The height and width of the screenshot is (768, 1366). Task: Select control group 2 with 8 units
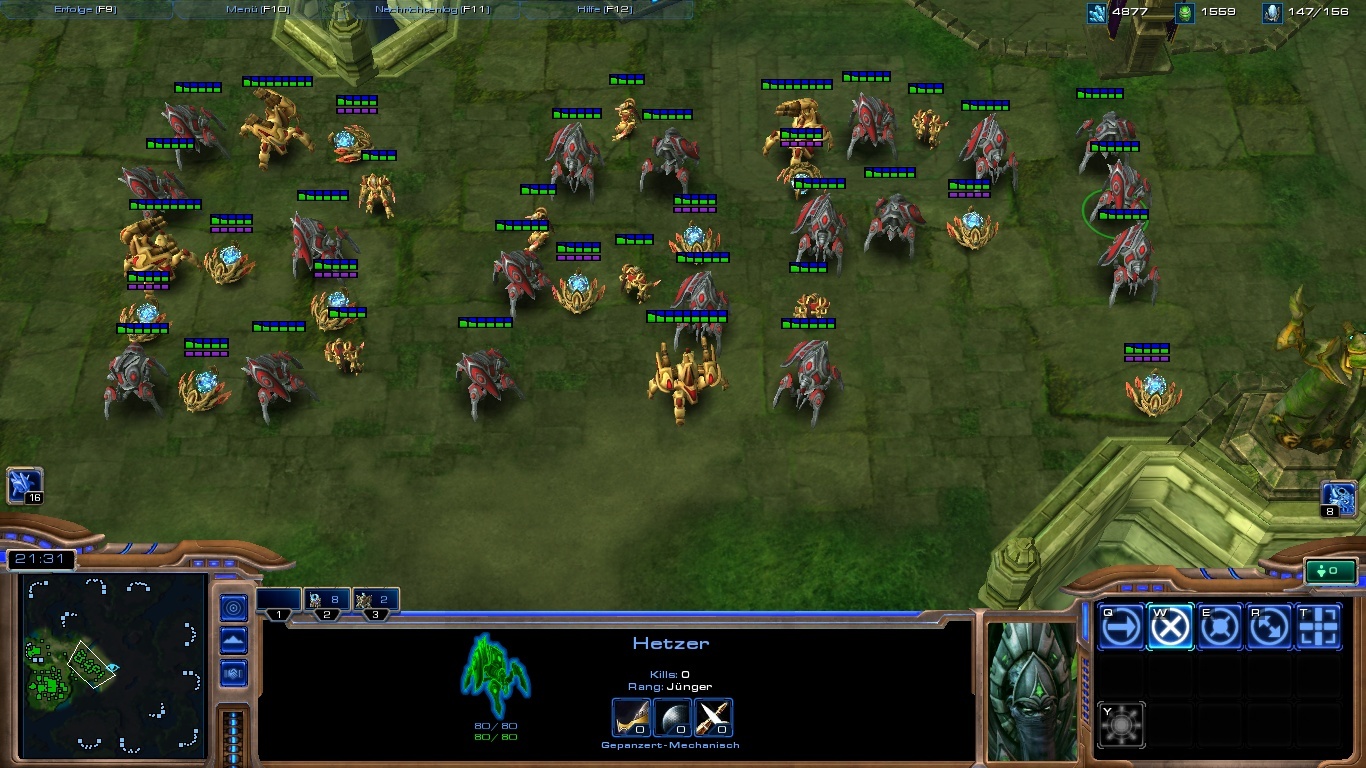pos(326,602)
